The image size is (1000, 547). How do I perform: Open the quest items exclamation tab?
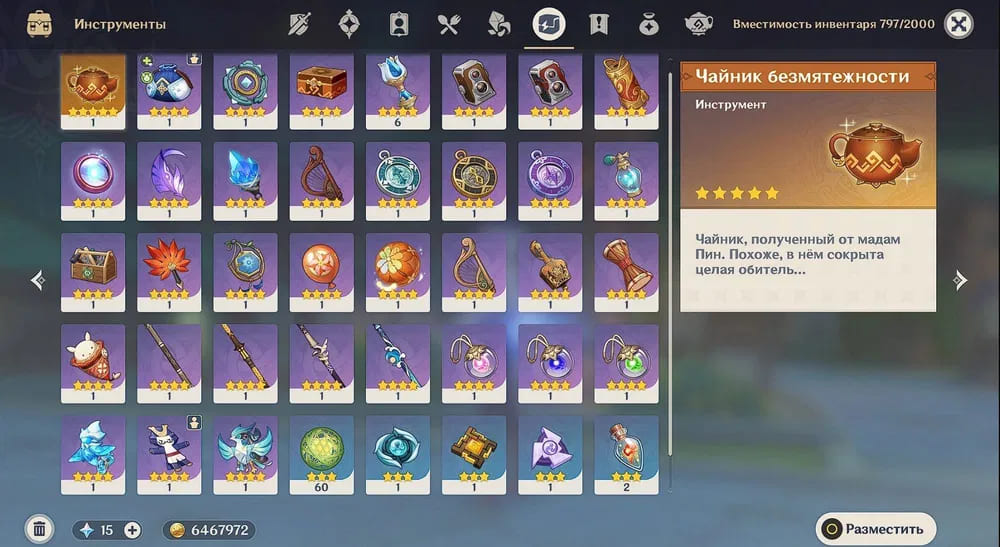click(x=599, y=24)
